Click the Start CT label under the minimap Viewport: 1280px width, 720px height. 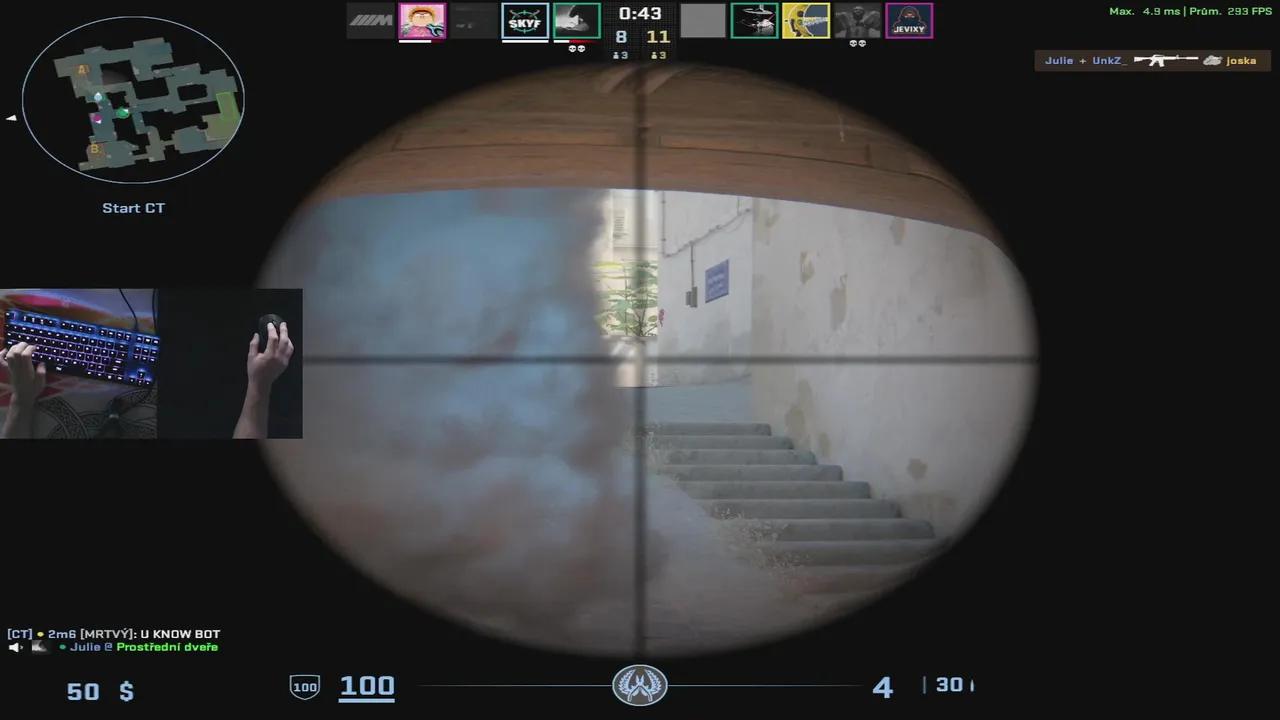click(133, 207)
